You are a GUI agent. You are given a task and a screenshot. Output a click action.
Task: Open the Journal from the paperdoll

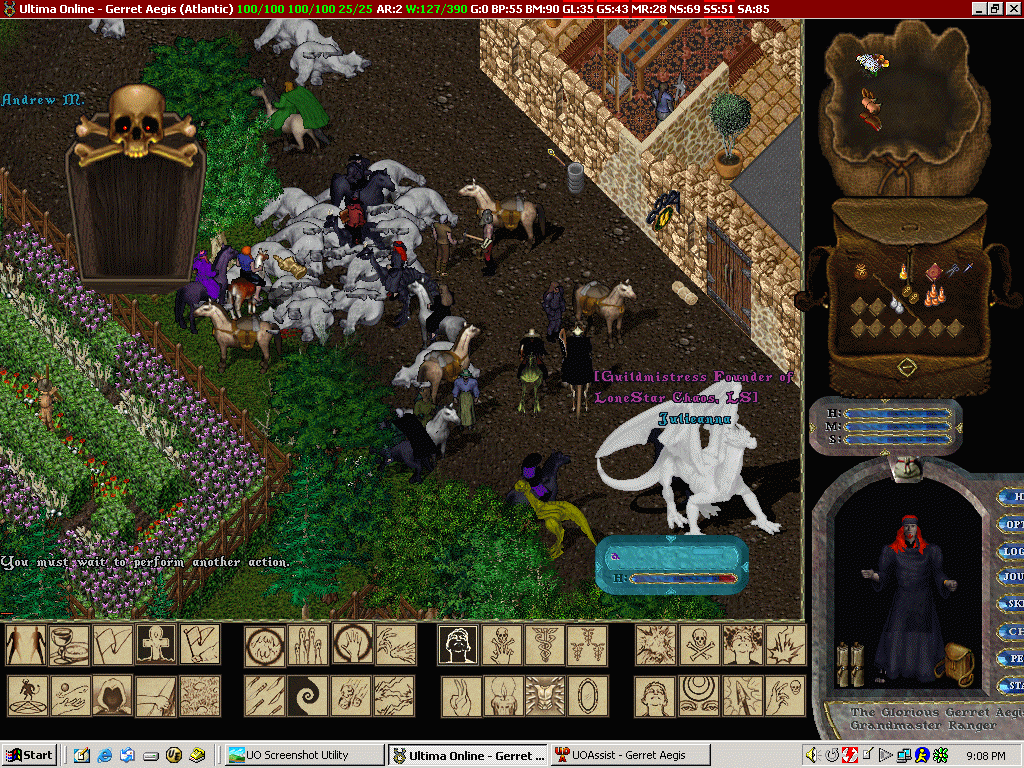coord(1012,578)
